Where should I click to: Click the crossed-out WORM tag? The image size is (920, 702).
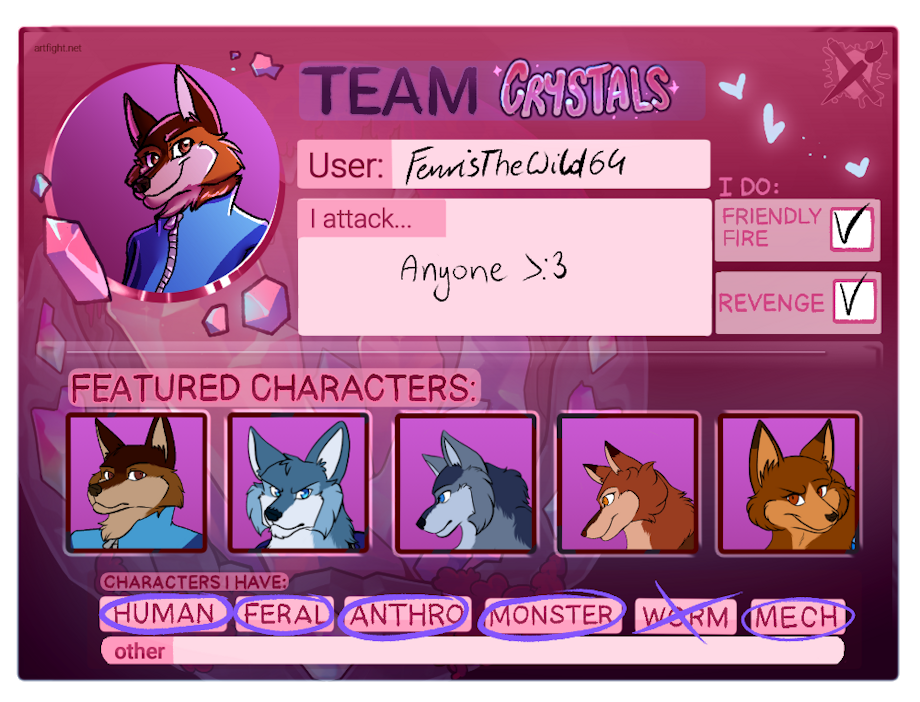(x=686, y=616)
